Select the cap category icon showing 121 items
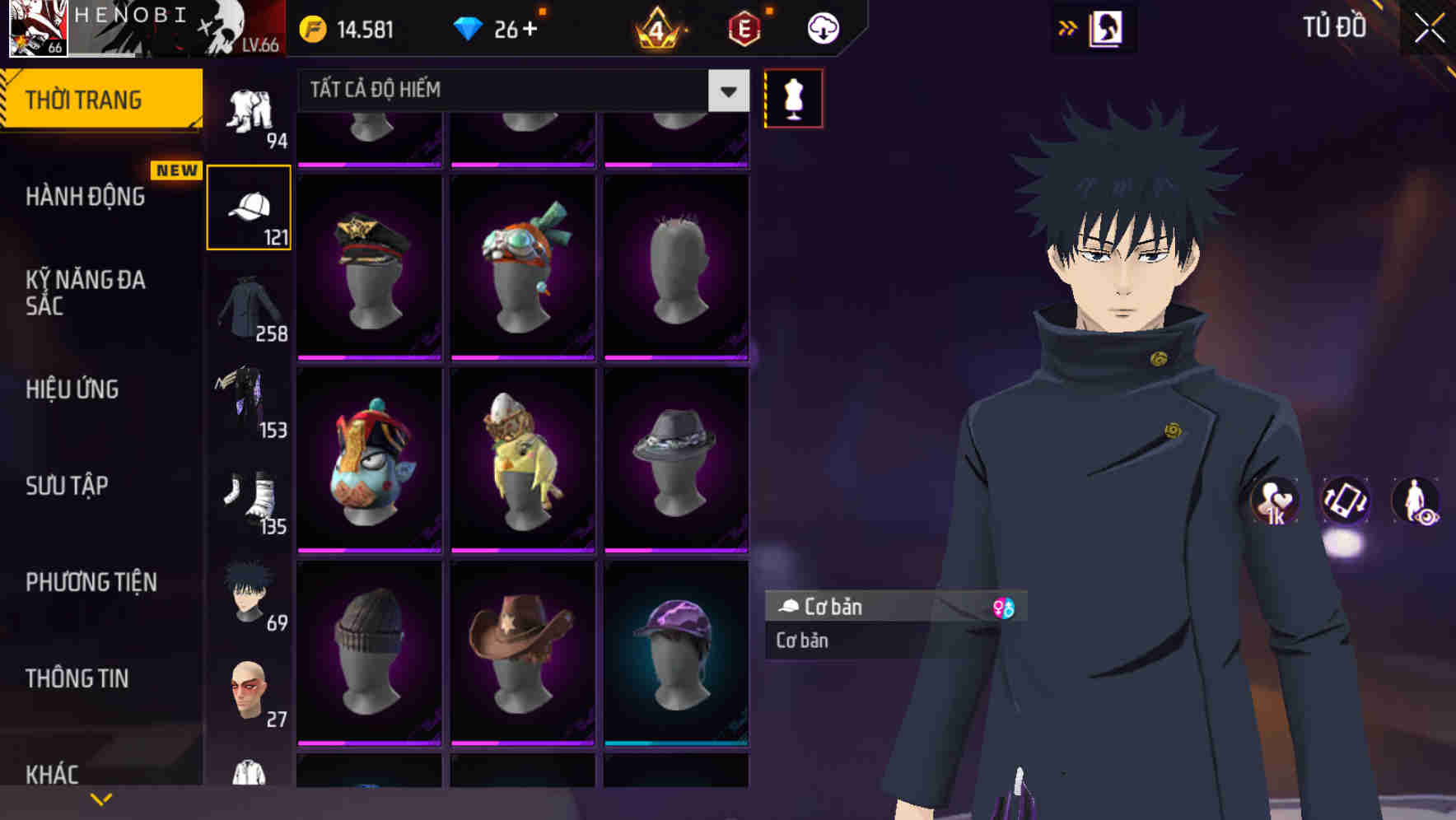 (250, 206)
